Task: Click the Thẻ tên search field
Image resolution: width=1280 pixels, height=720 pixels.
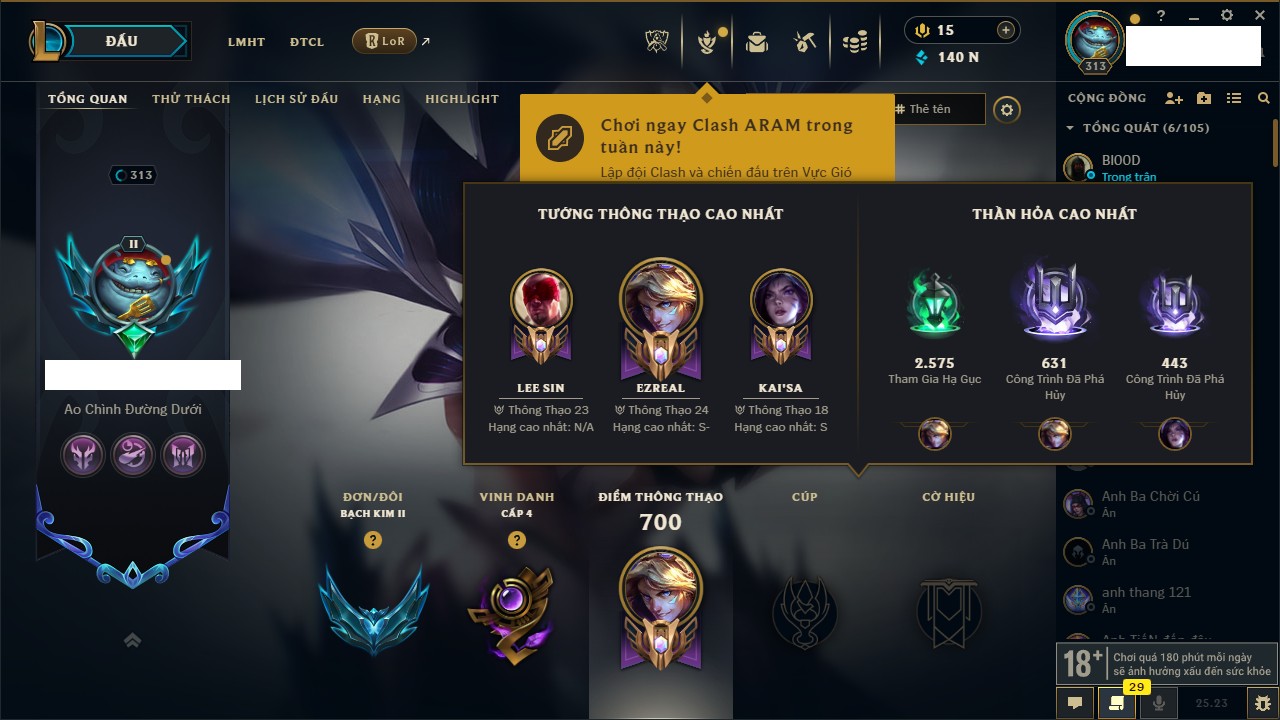Action: (x=939, y=109)
